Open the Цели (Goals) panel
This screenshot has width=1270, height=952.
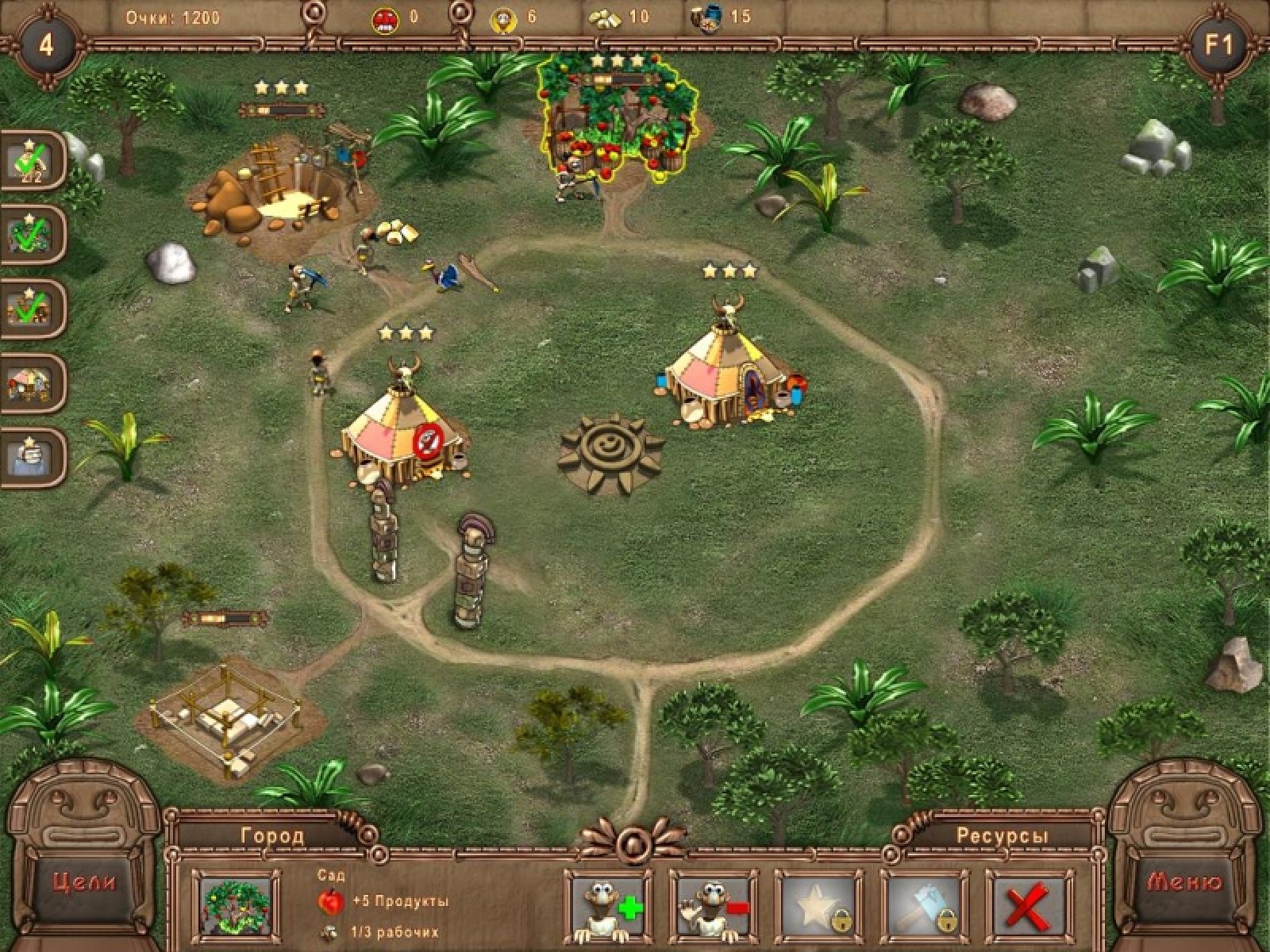point(83,881)
